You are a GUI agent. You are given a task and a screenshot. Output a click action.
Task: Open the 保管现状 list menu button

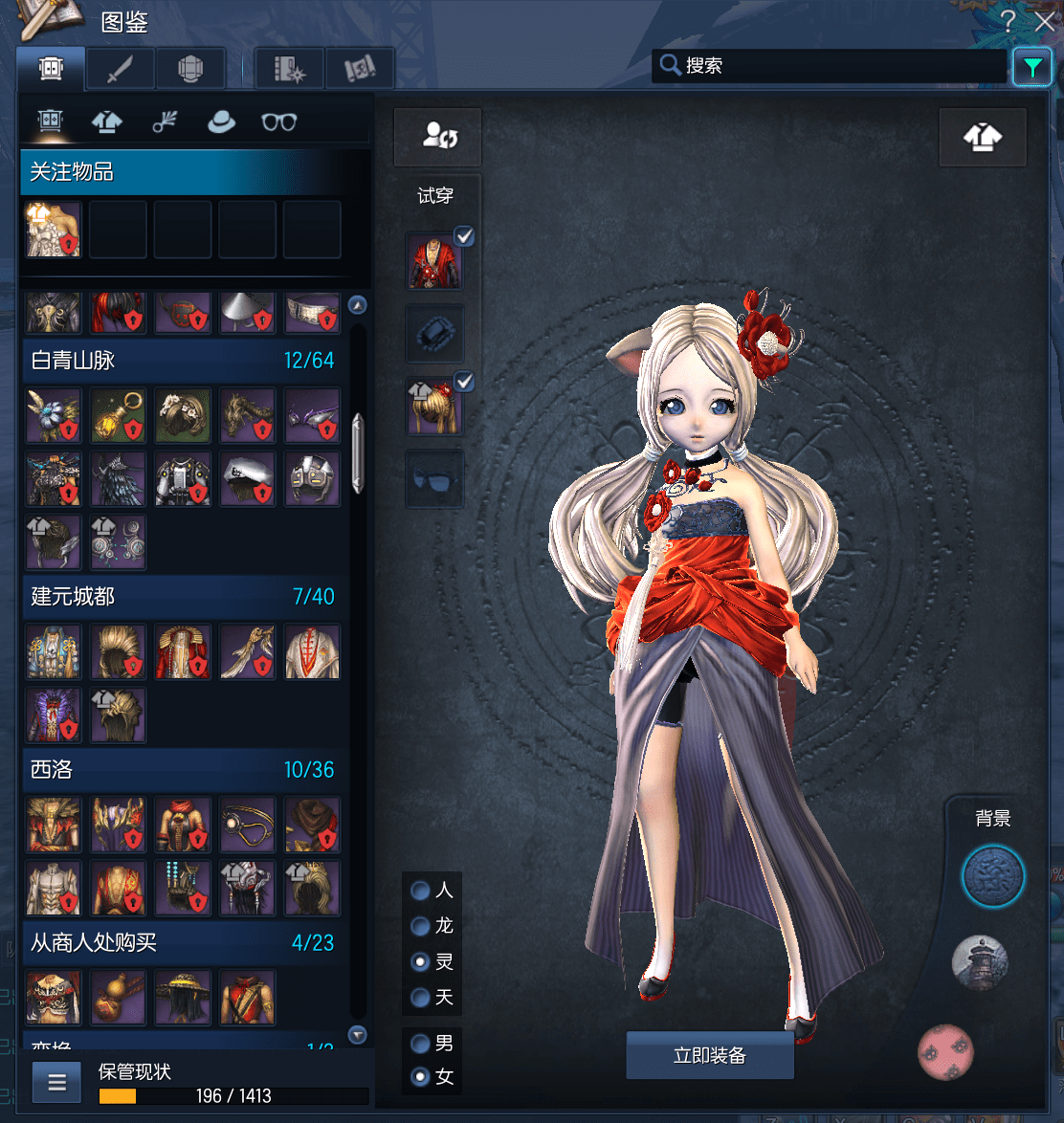57,1082
